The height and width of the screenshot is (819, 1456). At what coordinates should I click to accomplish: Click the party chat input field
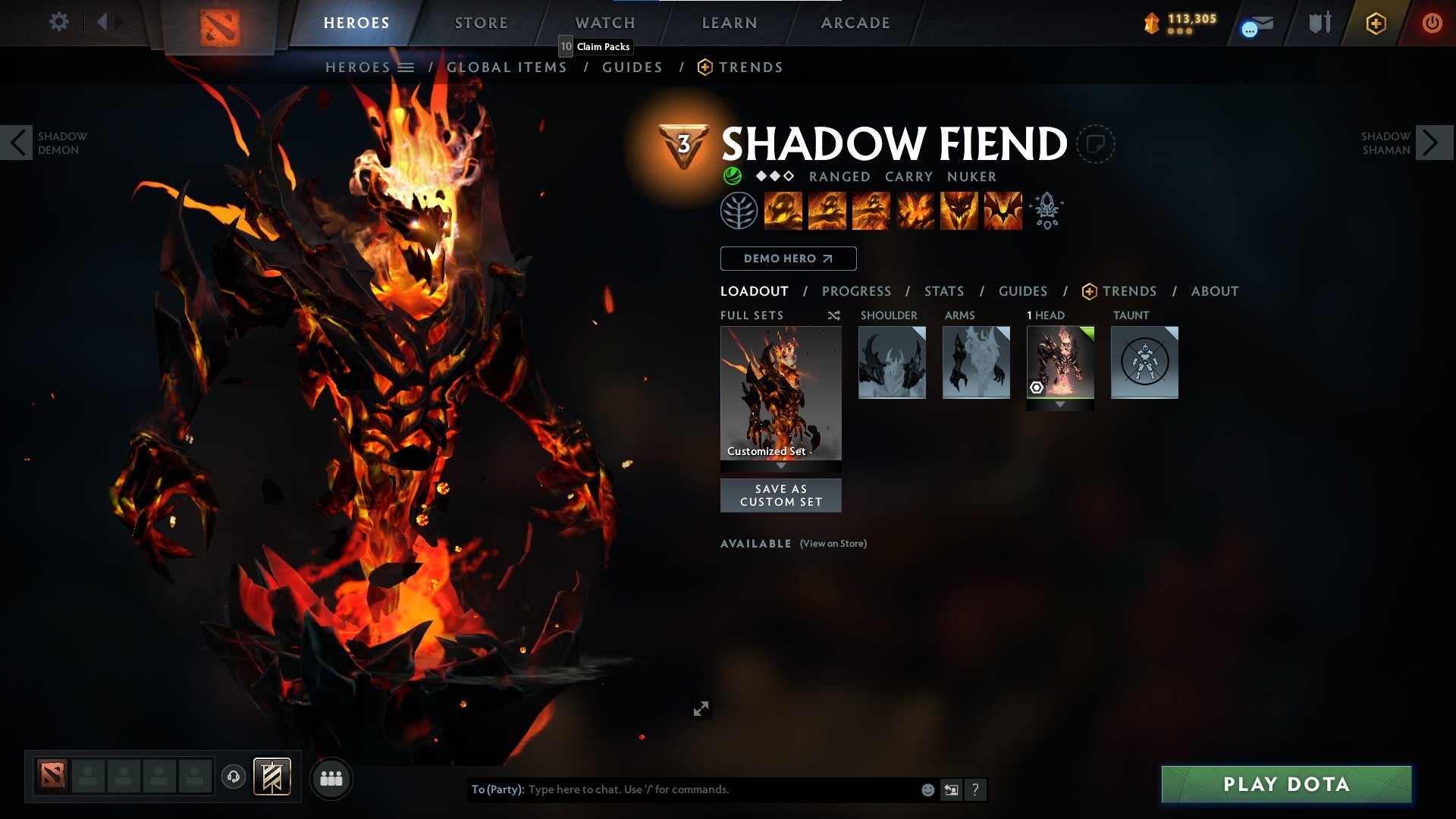click(x=682, y=789)
